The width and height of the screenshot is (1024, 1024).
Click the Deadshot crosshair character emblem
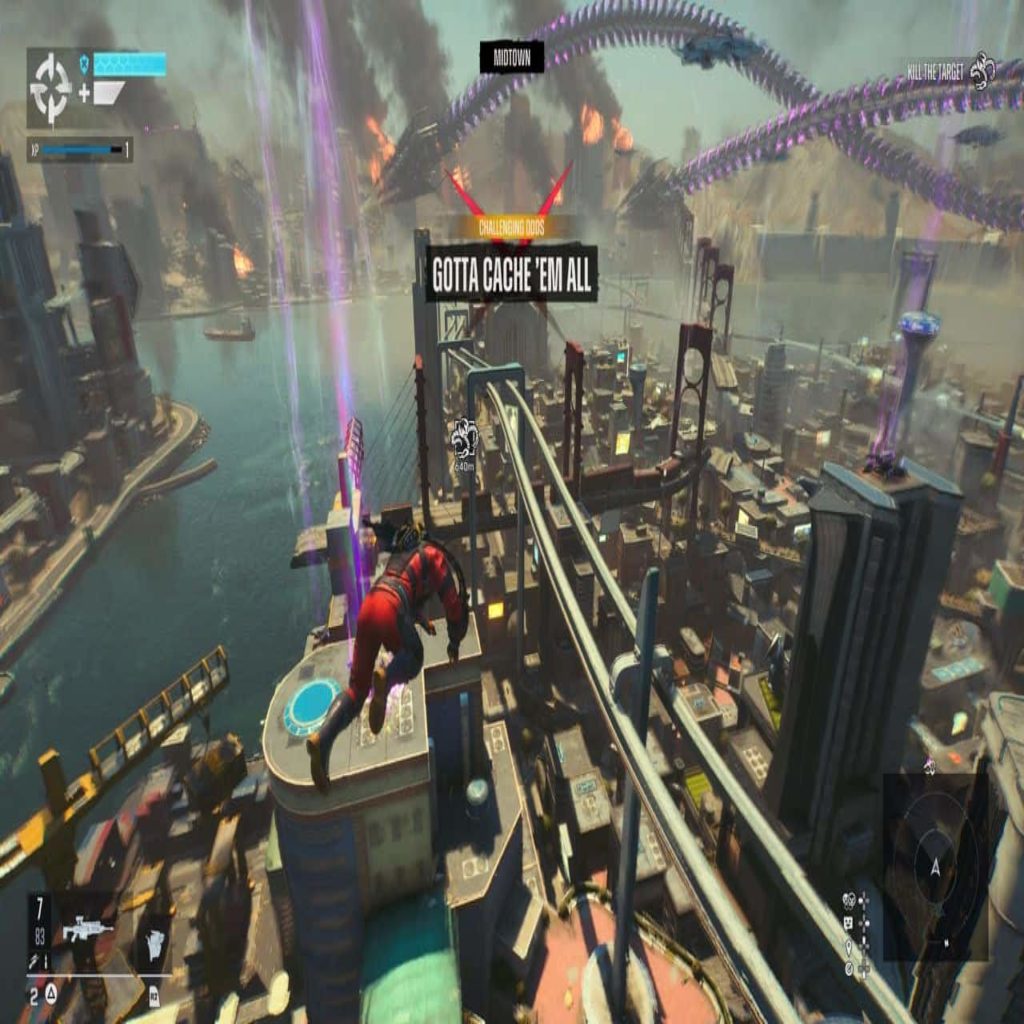tap(50, 88)
